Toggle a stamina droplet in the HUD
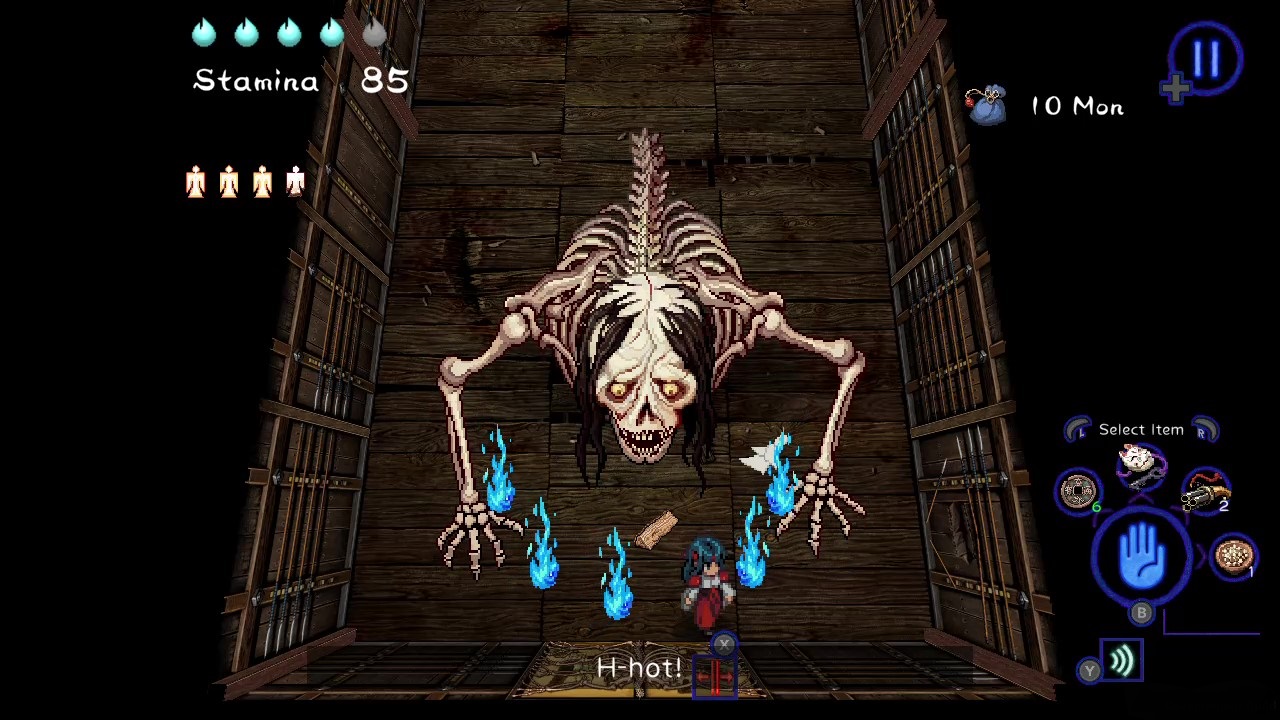This screenshot has height=720, width=1280. [x=203, y=33]
